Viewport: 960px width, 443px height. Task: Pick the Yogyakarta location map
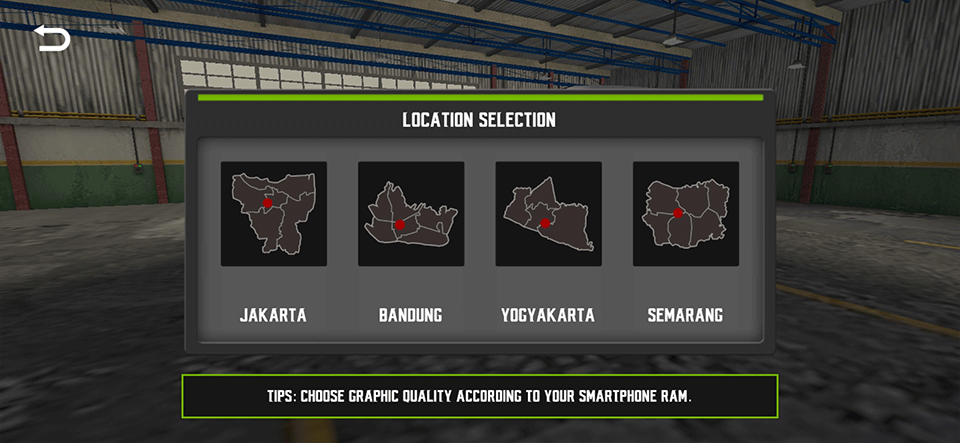(x=548, y=214)
